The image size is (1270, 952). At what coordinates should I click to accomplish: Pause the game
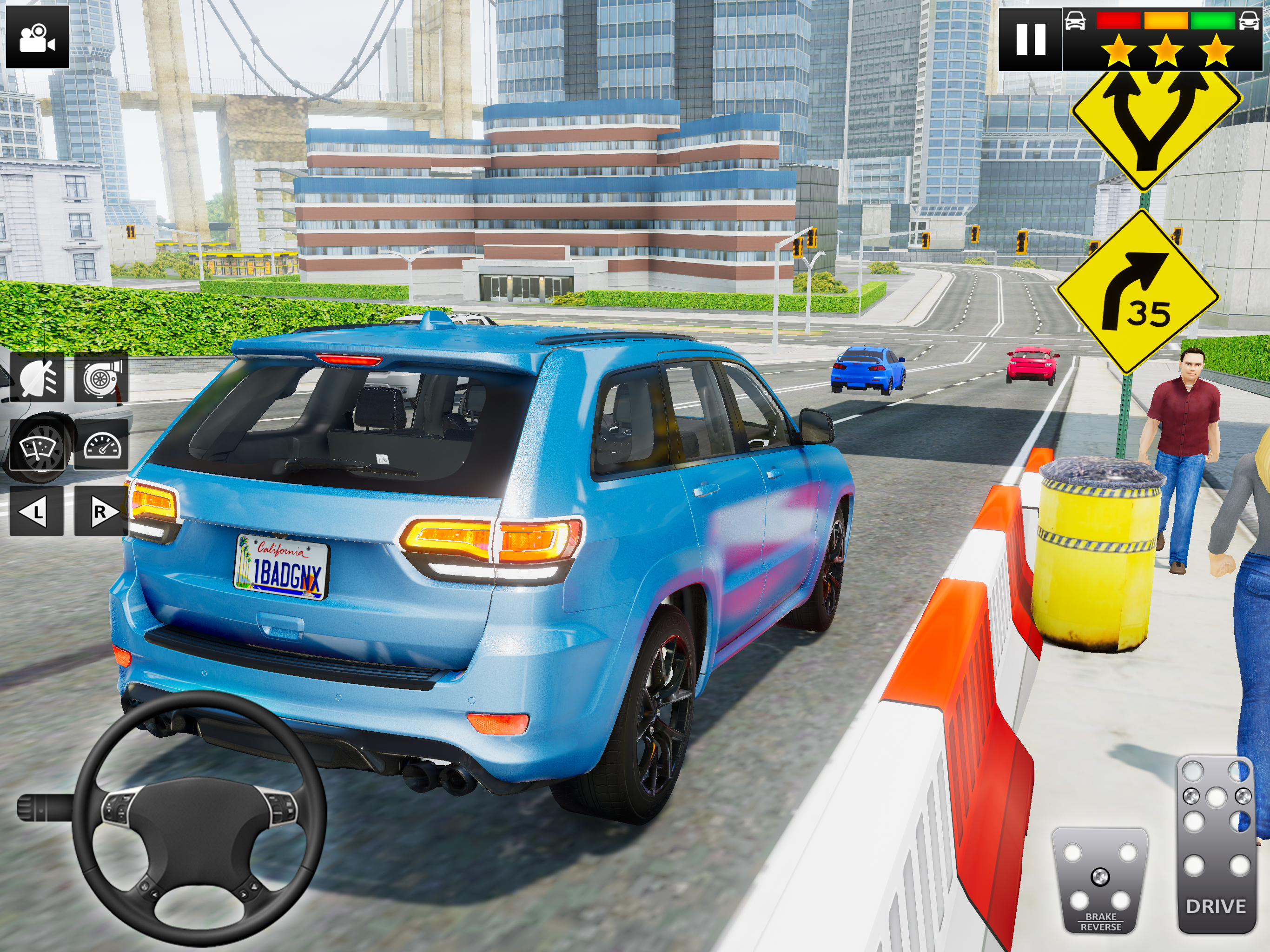pos(1030,39)
